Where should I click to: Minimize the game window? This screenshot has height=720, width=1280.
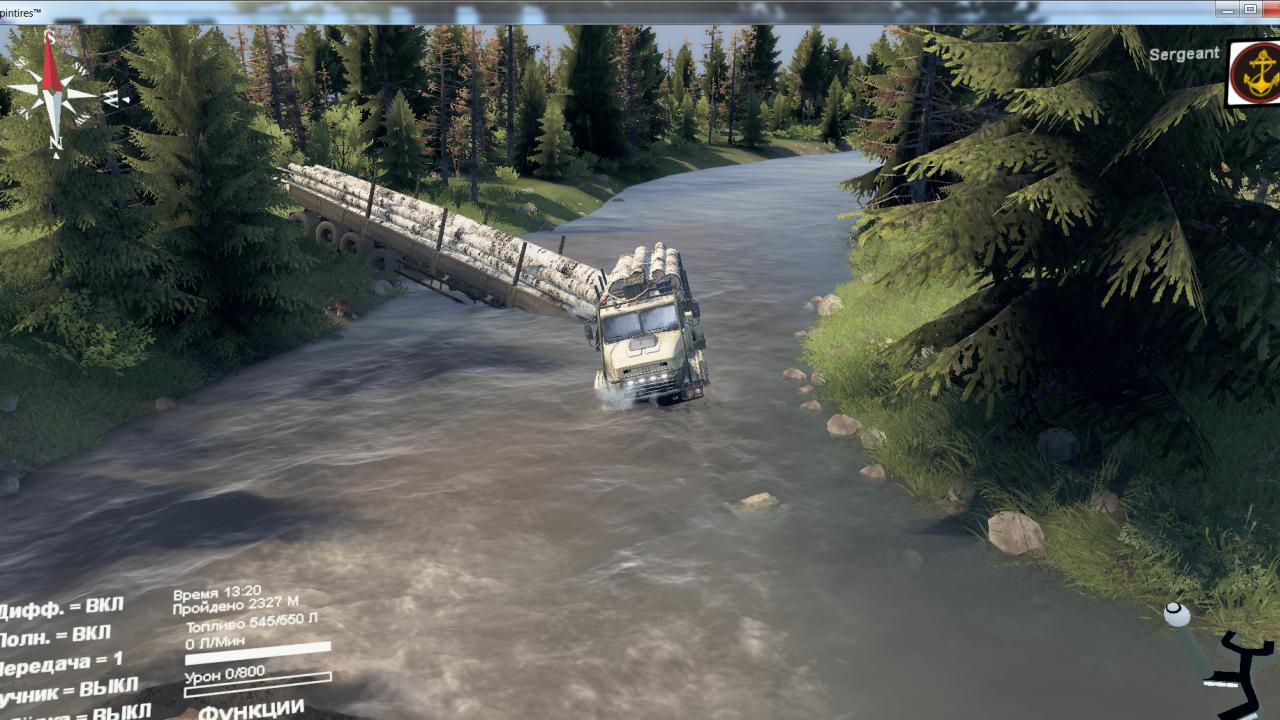point(1227,9)
